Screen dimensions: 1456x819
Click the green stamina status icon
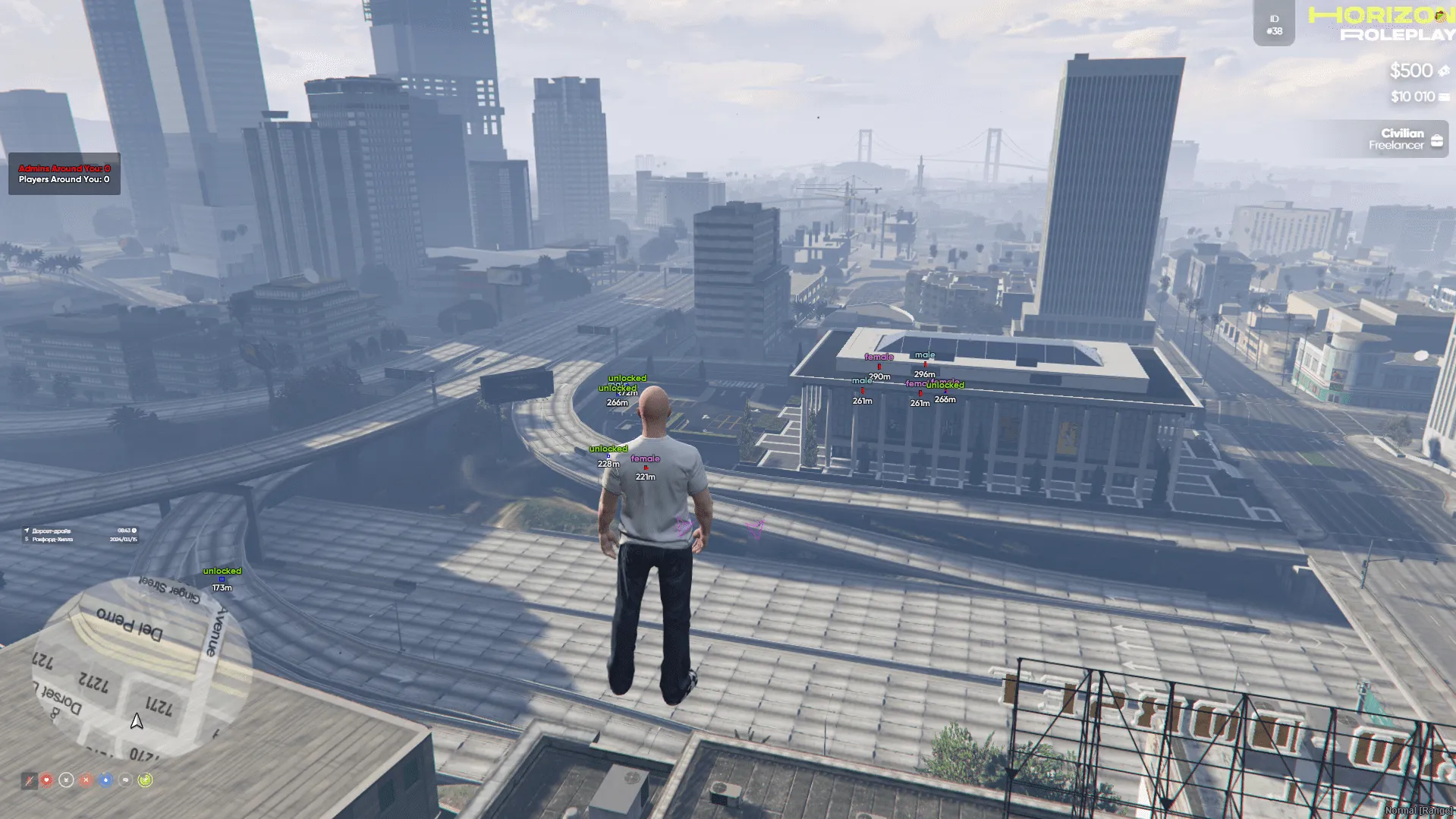click(145, 780)
